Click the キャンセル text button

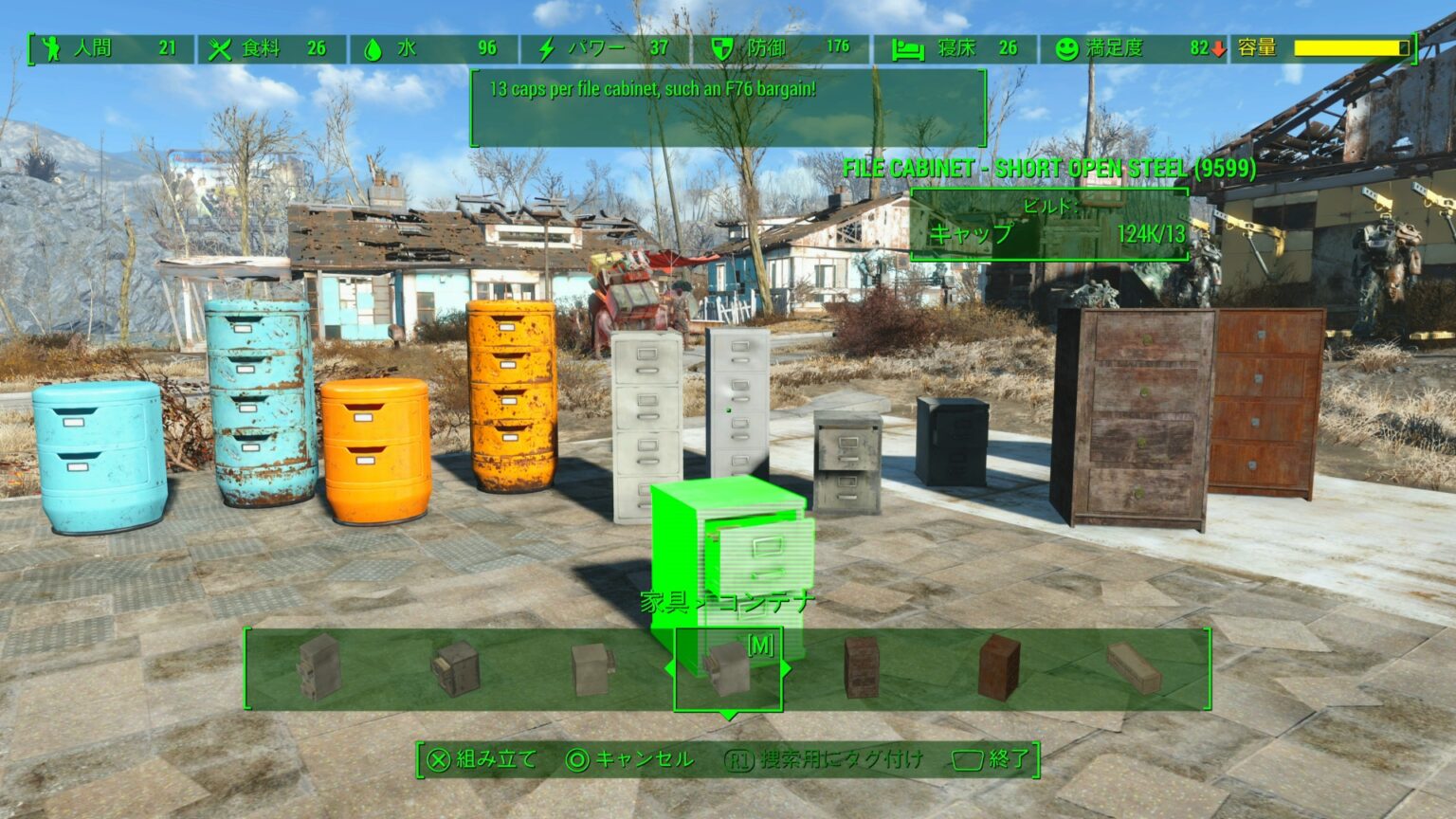pos(645,759)
